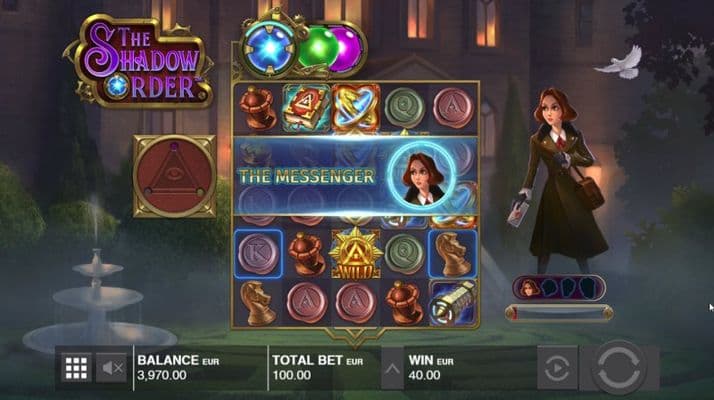Open the grid menu button

77,368
